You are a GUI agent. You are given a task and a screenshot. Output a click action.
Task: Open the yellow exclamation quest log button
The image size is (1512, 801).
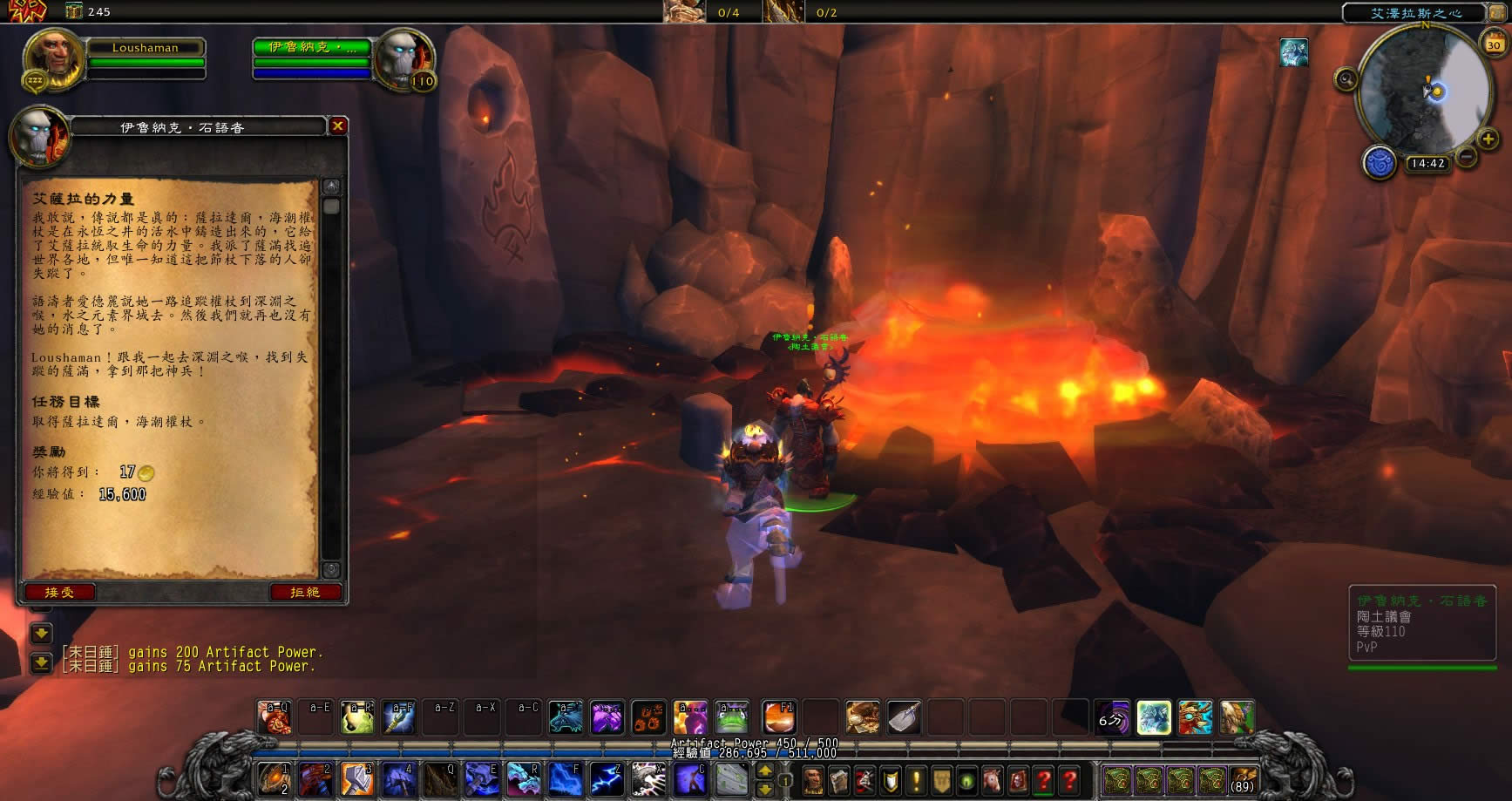tap(915, 779)
